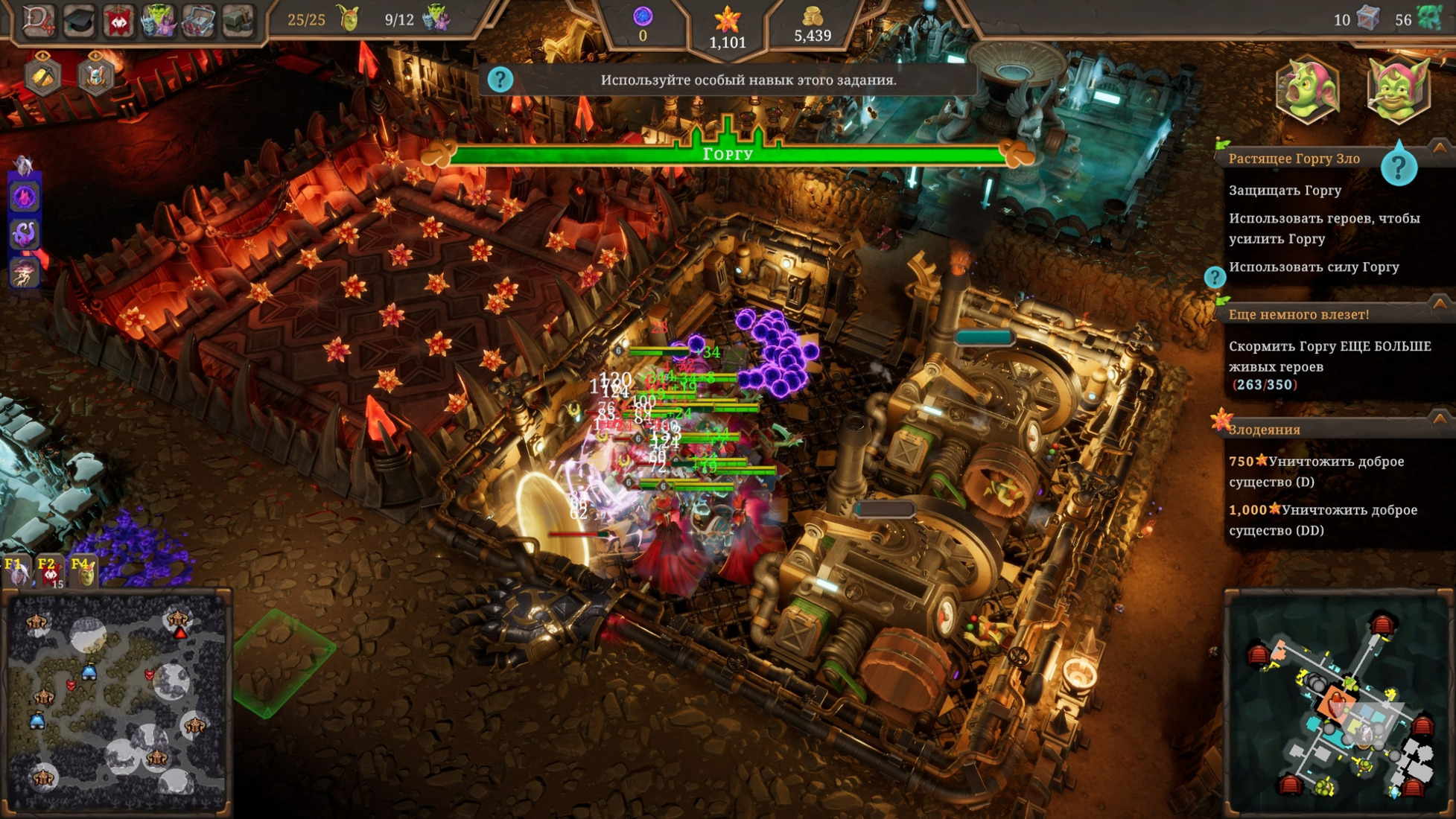Open the research graduation cap menu

[x=78, y=22]
